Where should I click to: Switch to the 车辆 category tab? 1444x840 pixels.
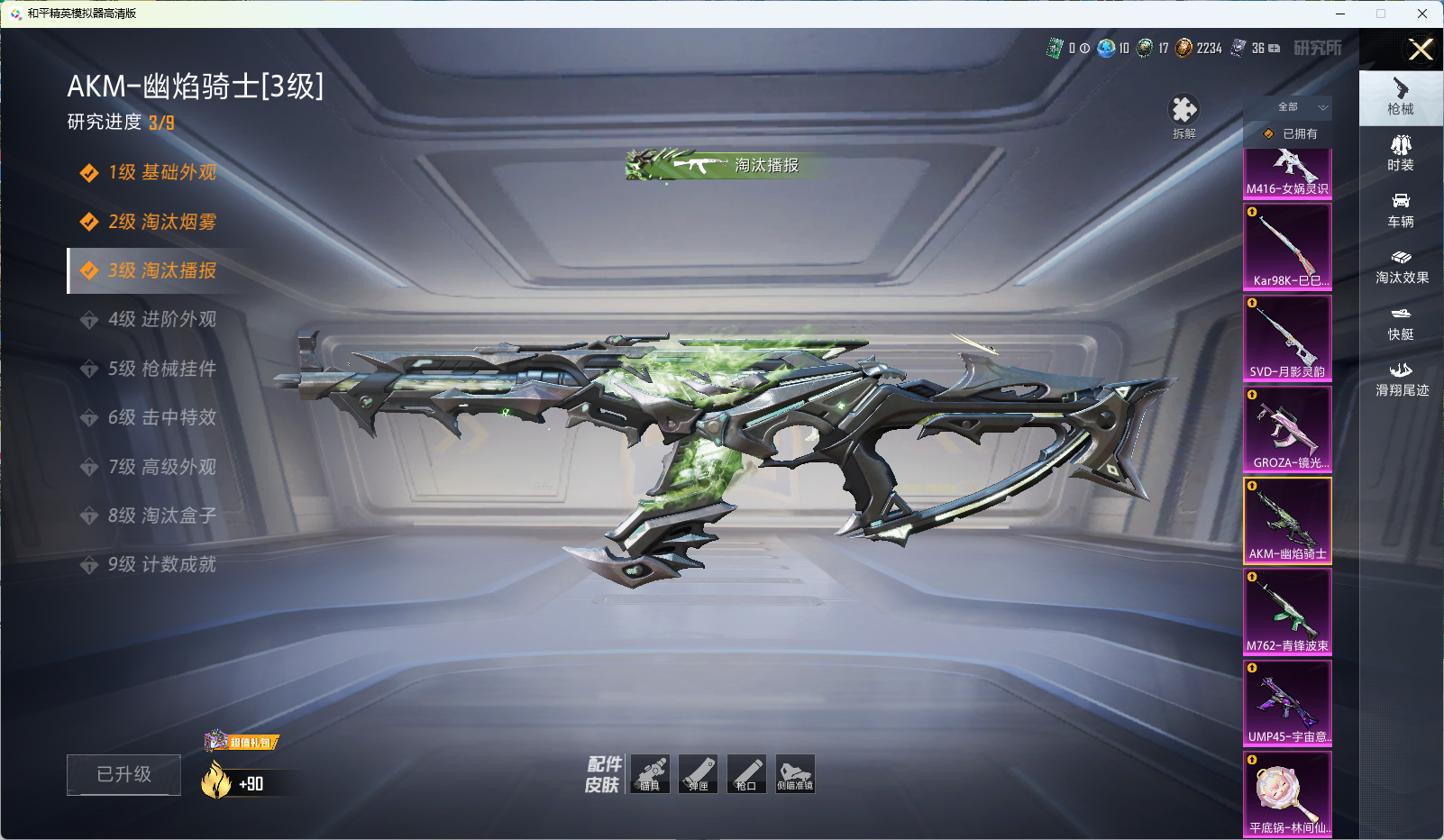pyautogui.click(x=1401, y=210)
